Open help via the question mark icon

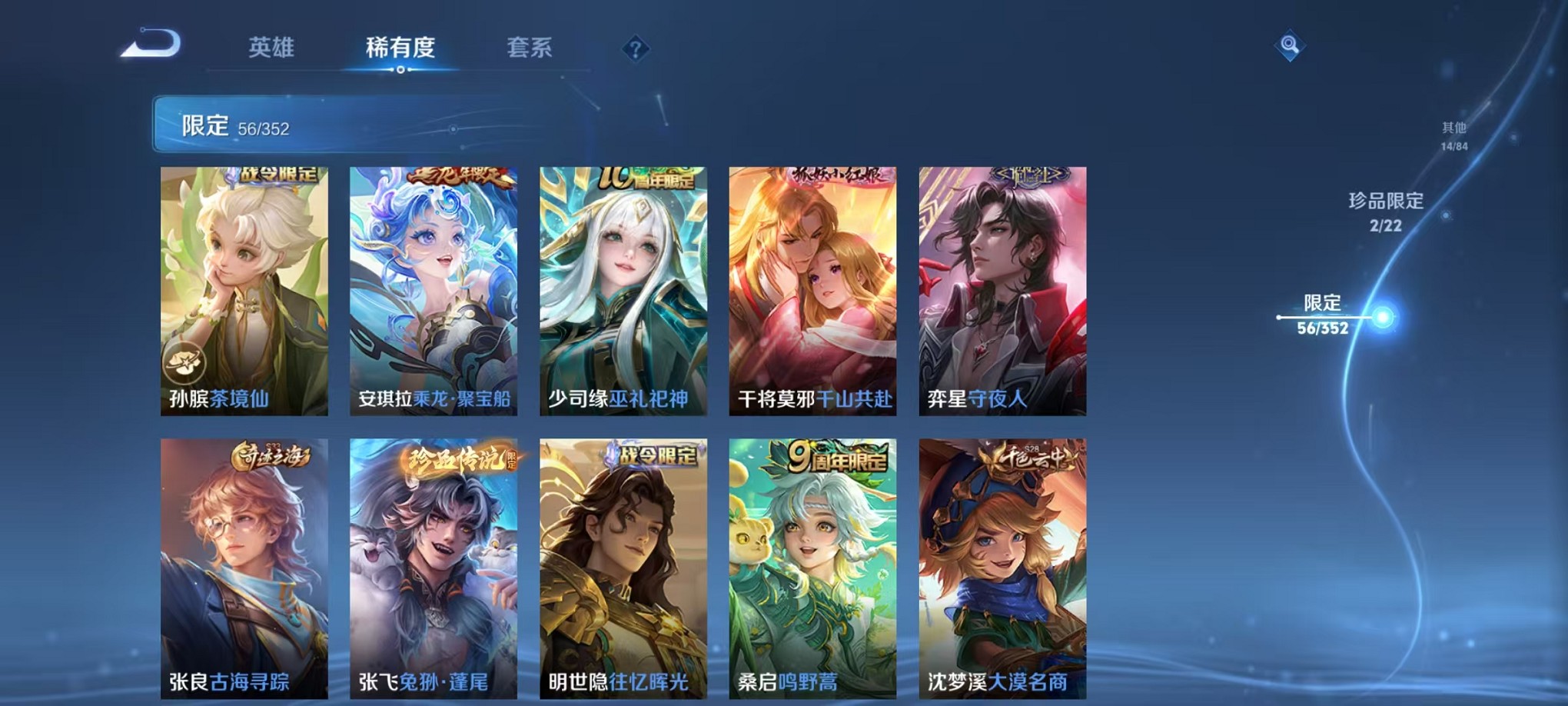pyautogui.click(x=635, y=49)
